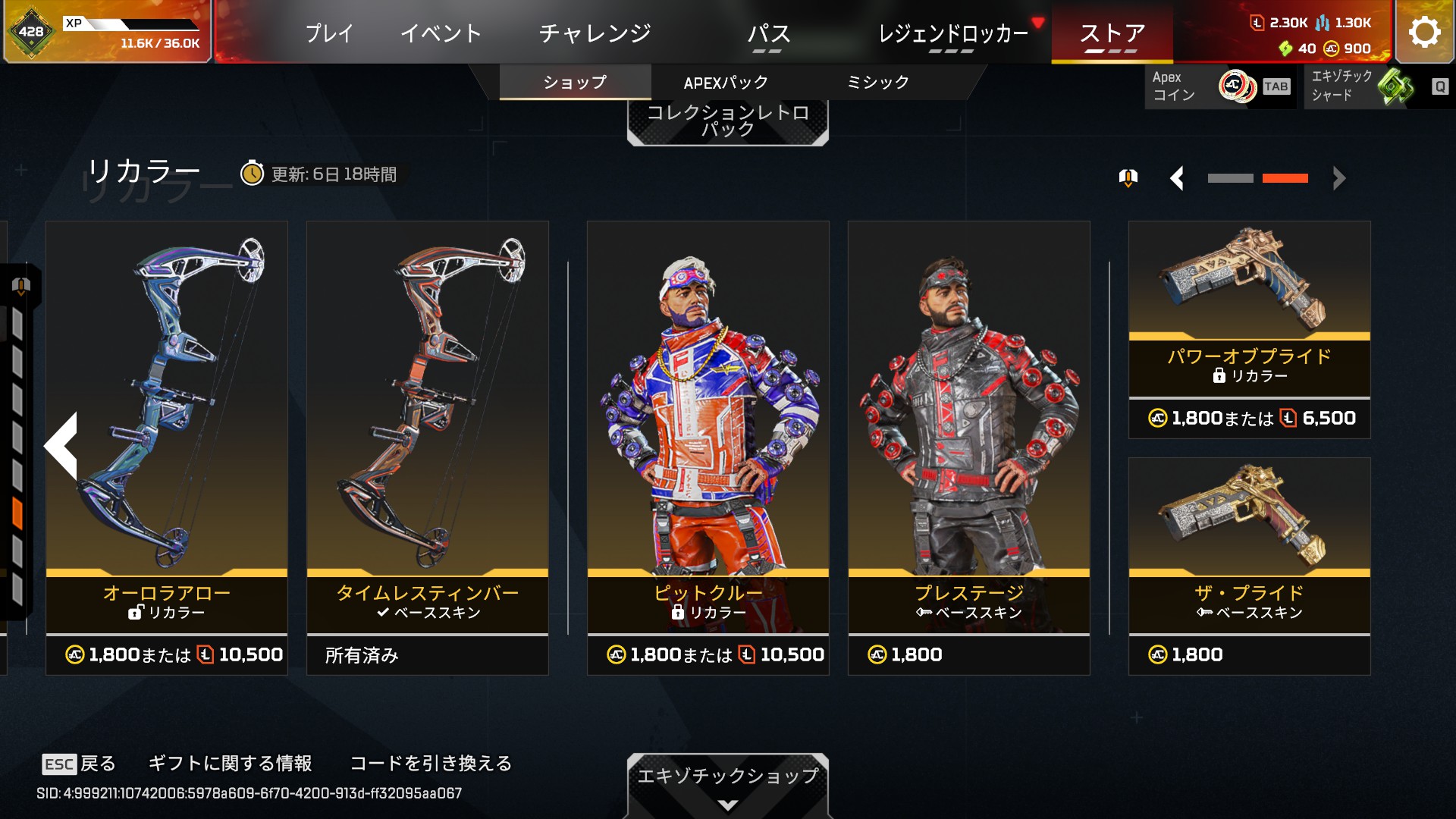Open the レジェンドロッカー tab
1456x819 pixels.
click(x=952, y=33)
